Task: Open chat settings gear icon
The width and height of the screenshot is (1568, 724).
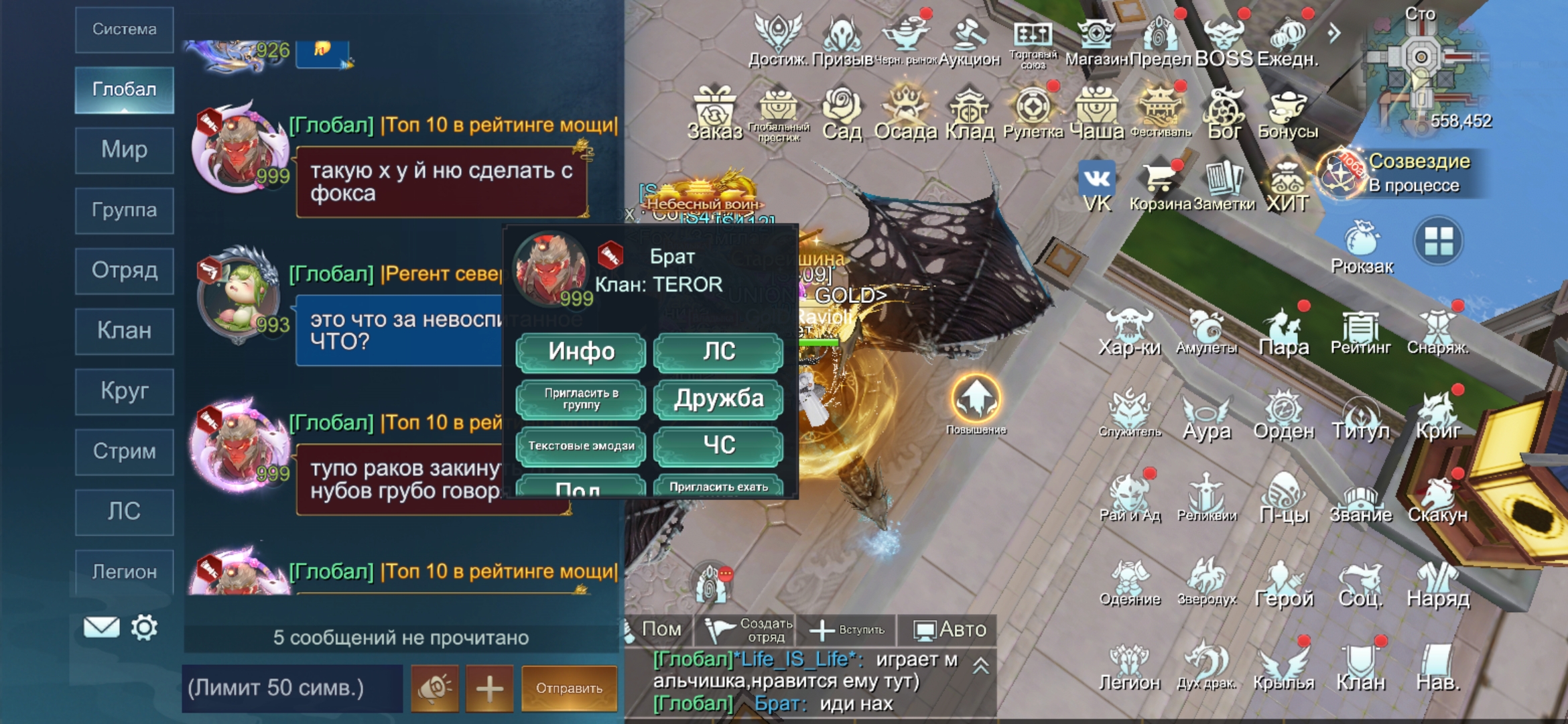Action: point(144,627)
